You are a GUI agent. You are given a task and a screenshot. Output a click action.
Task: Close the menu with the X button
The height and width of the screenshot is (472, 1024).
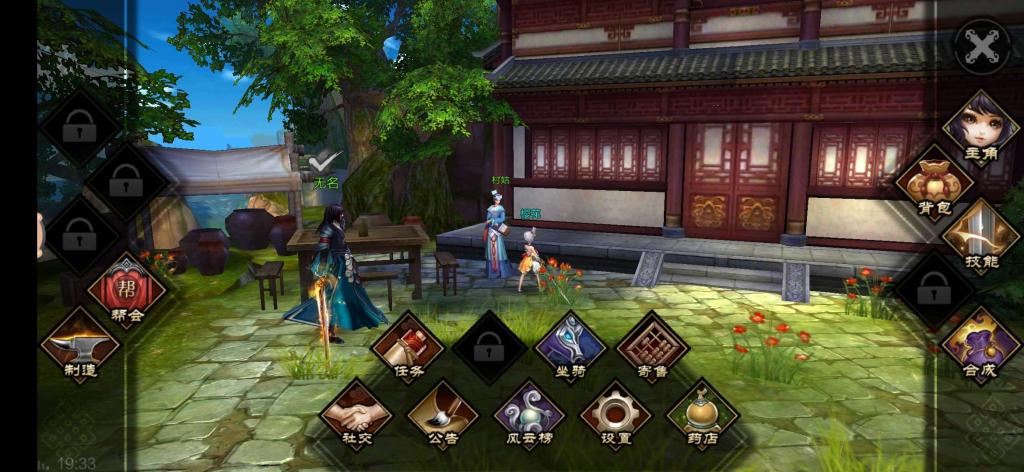[x=981, y=46]
